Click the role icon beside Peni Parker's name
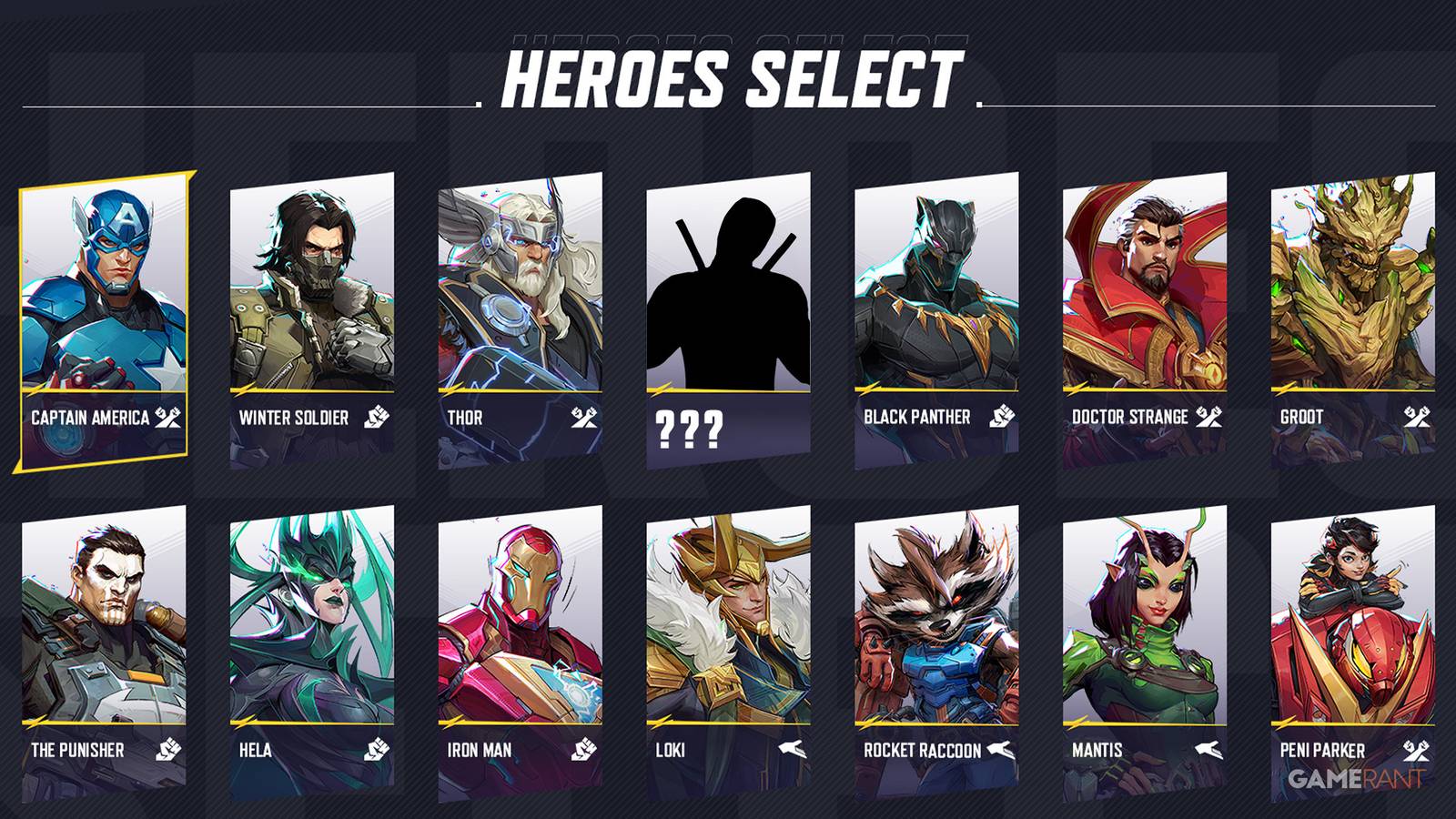Viewport: 1456px width, 819px height. point(1416,749)
